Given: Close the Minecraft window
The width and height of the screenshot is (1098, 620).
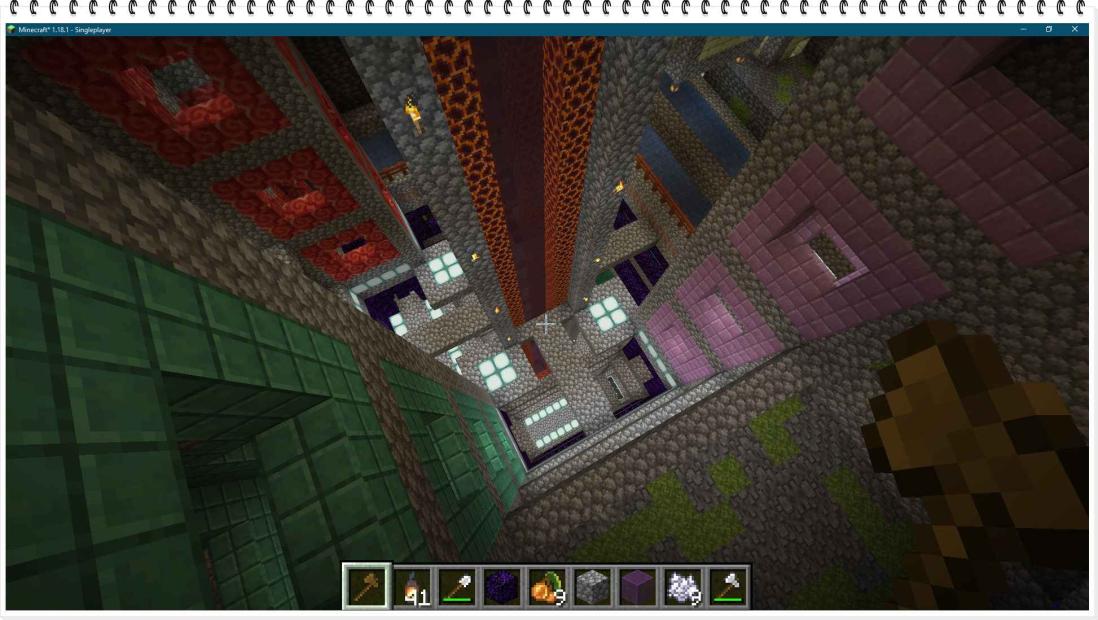Looking at the screenshot, I should tap(1075, 29).
